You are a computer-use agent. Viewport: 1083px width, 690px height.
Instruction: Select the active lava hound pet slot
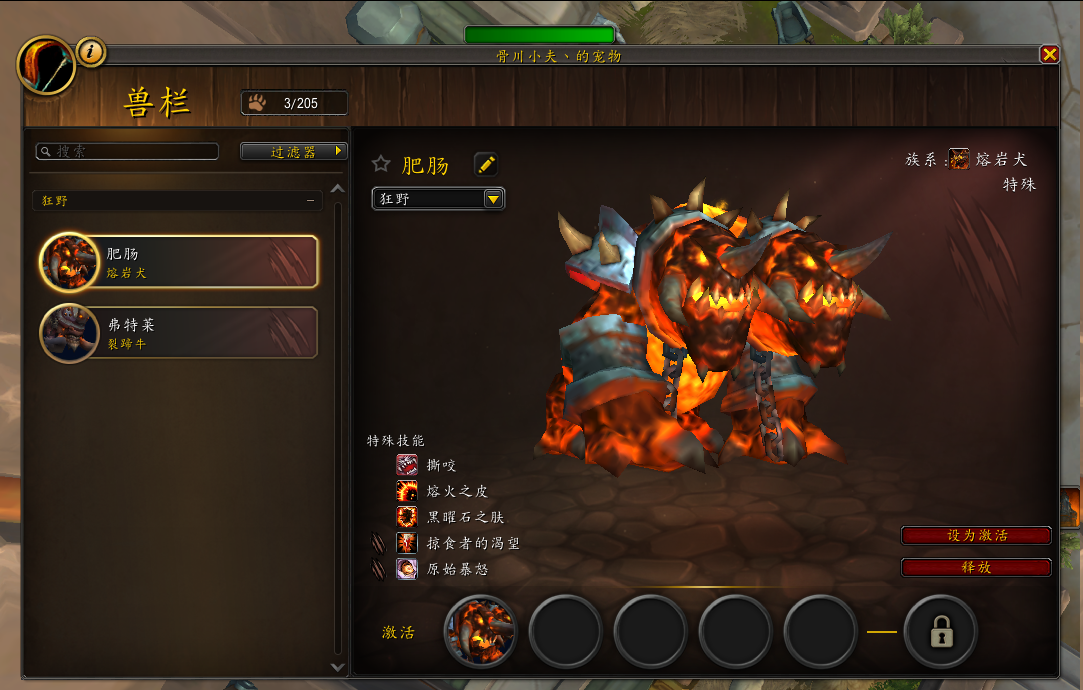tap(480, 632)
